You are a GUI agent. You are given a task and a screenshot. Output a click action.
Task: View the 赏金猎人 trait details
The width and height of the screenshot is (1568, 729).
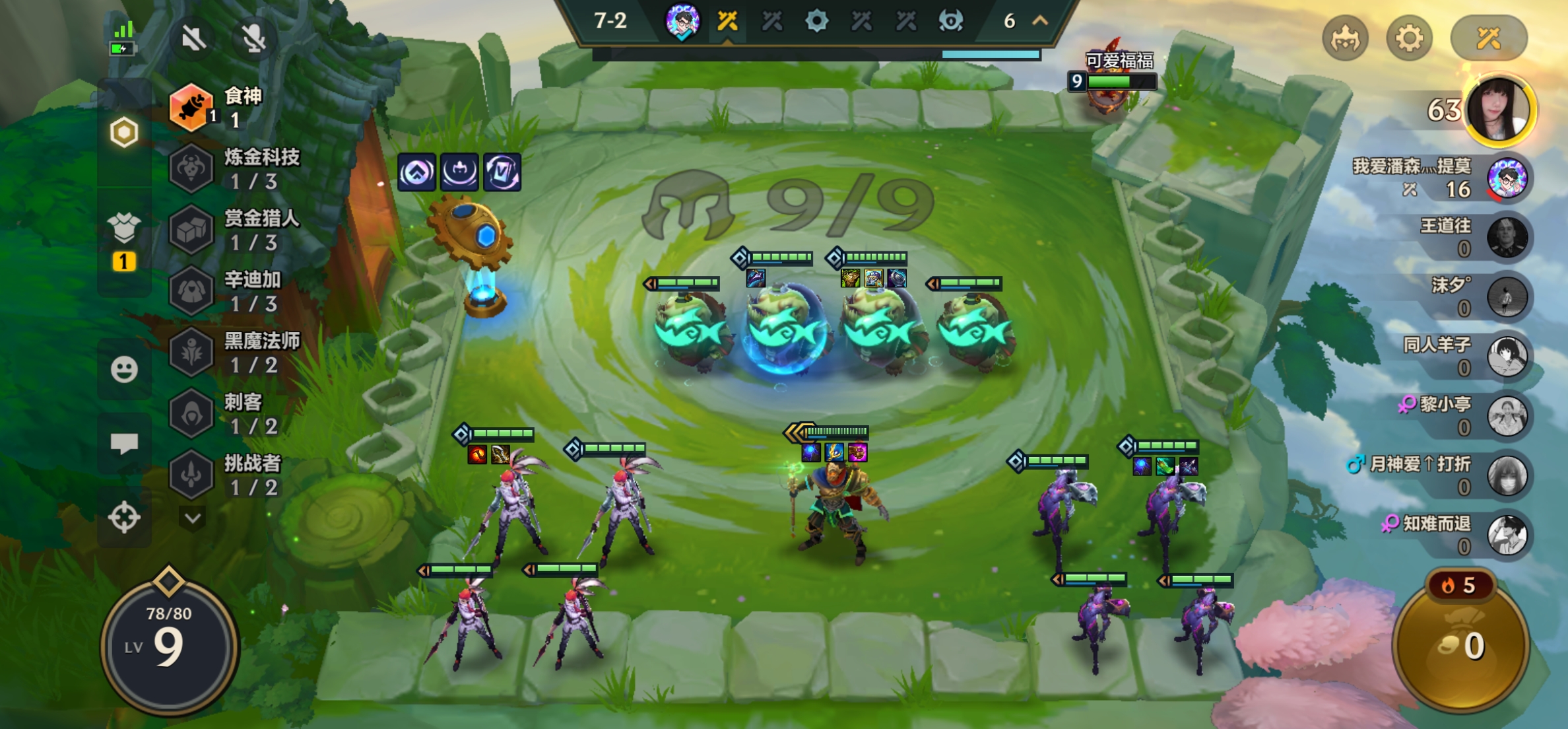[x=238, y=230]
